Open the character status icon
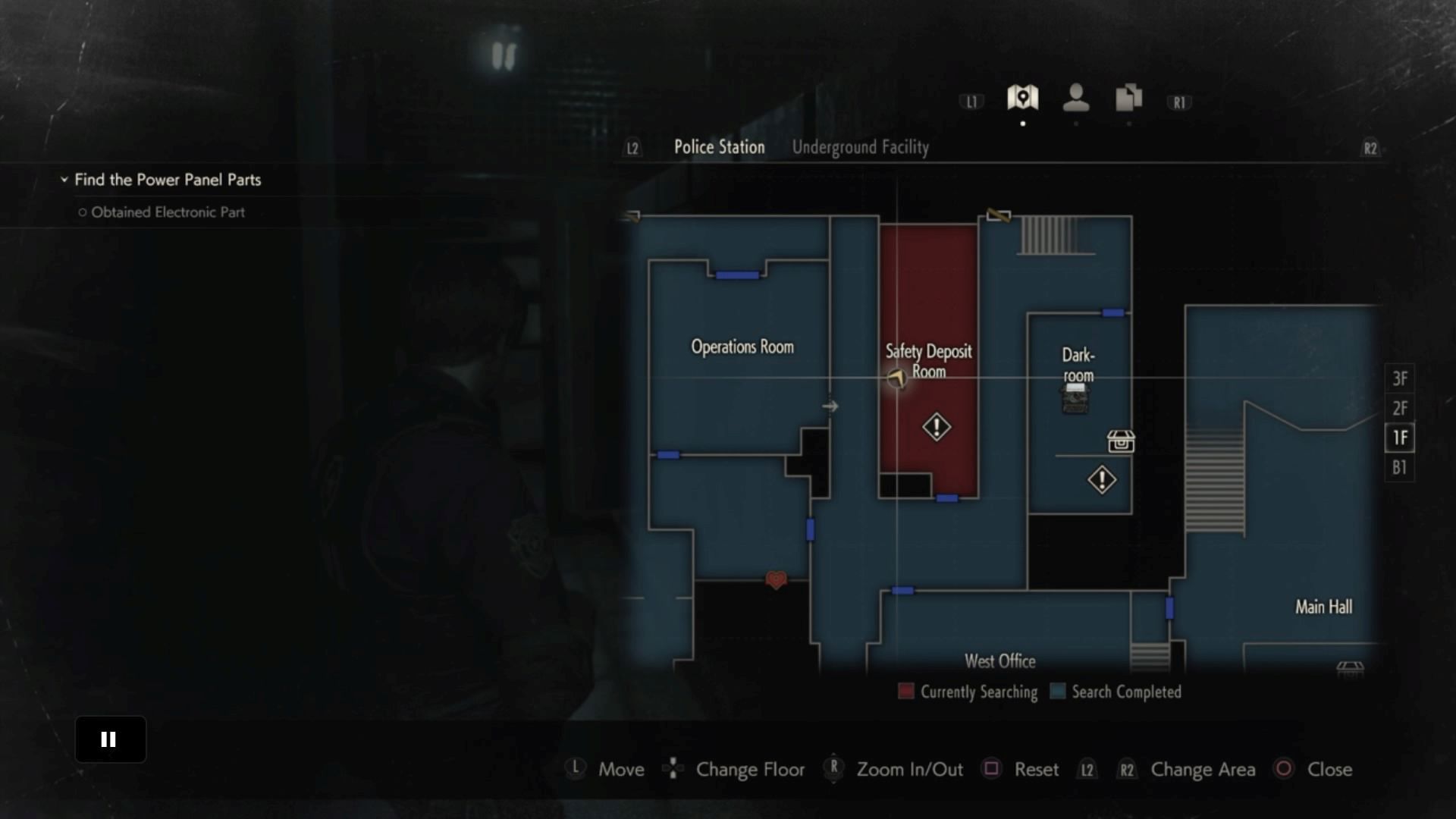The width and height of the screenshot is (1456, 819). [x=1075, y=98]
